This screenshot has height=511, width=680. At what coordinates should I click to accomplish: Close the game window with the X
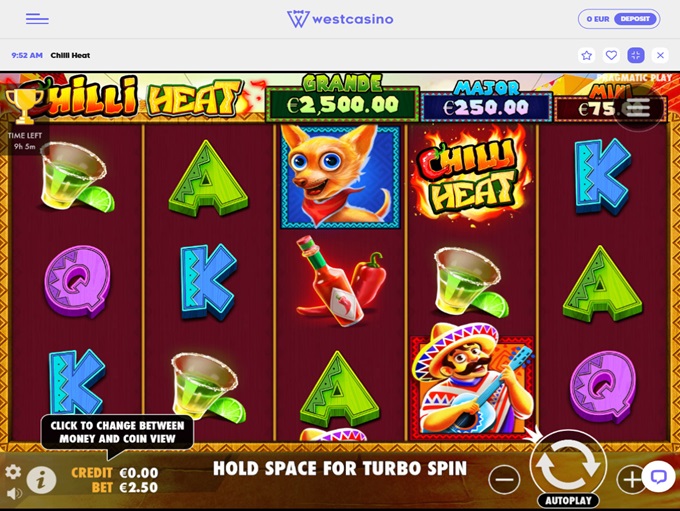click(660, 55)
